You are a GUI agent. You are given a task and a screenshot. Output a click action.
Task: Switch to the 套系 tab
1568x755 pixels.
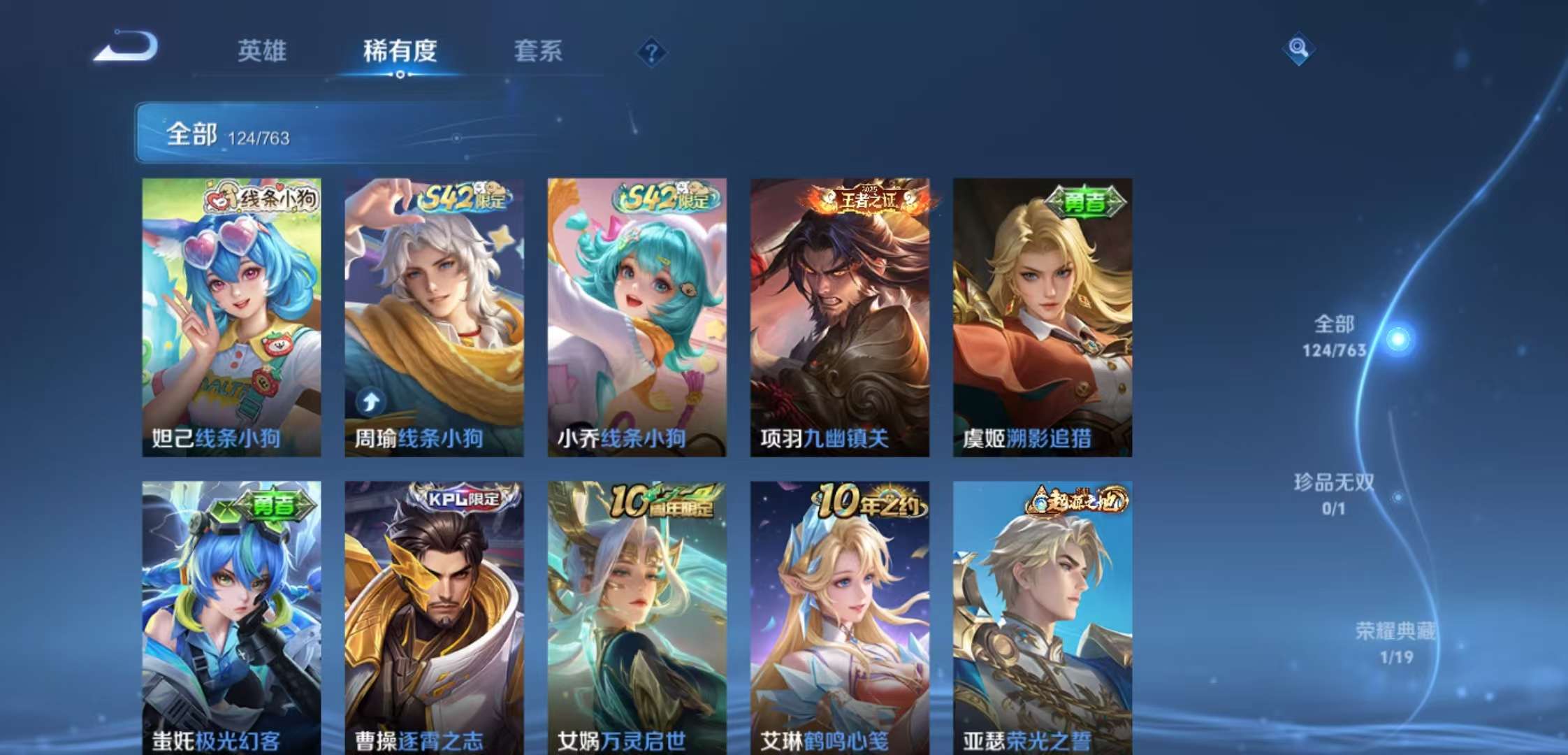(539, 52)
